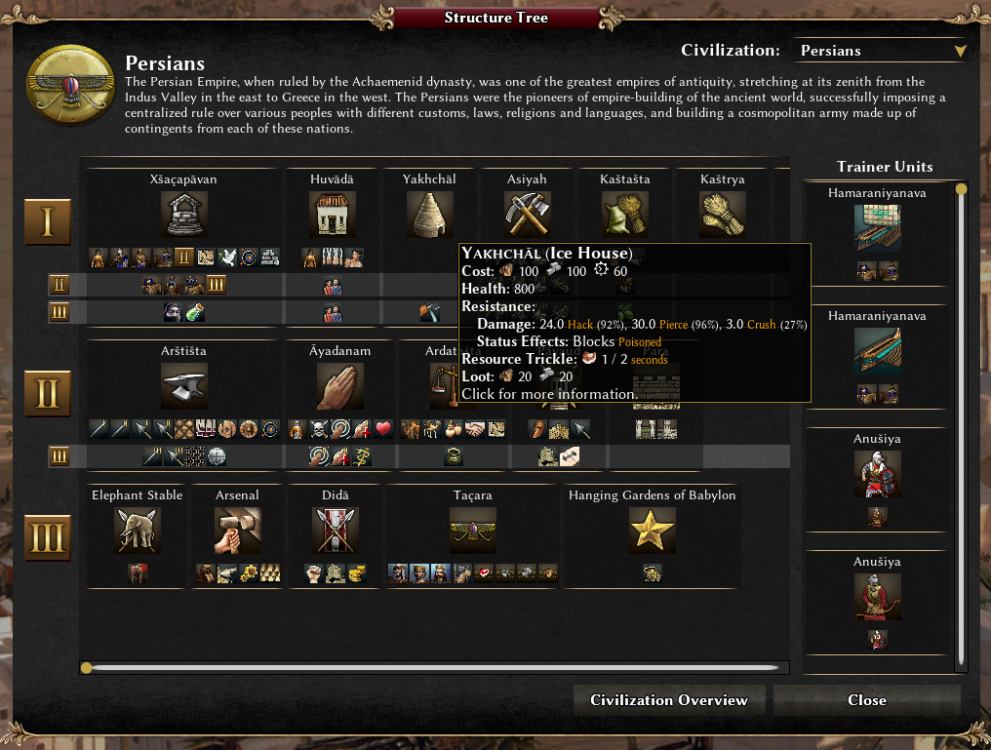Select the Didā fortress icon
991x750 pixels.
tap(335, 531)
